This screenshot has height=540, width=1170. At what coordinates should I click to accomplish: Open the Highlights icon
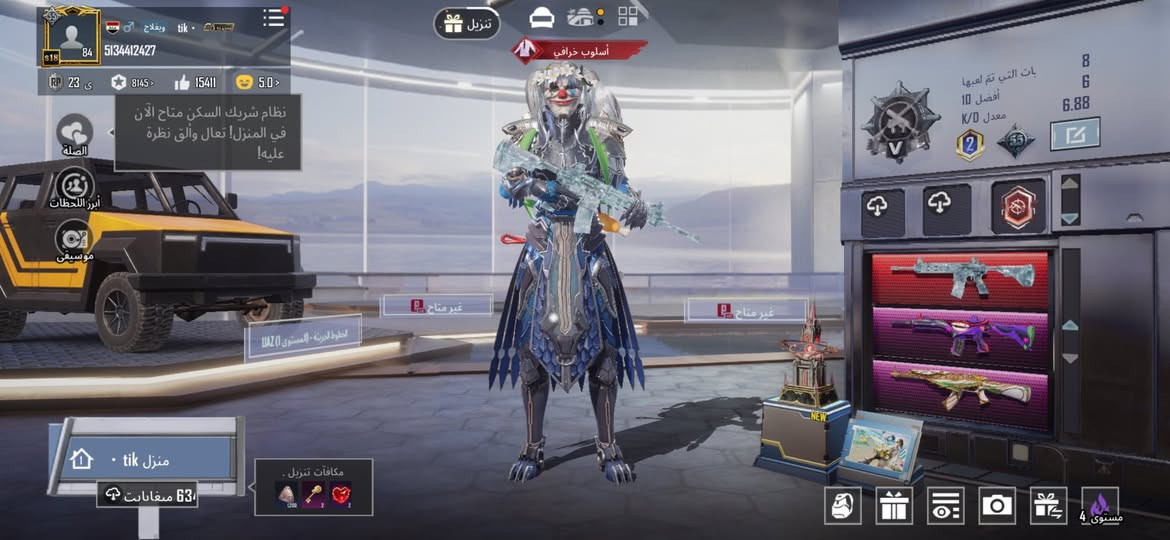point(75,187)
